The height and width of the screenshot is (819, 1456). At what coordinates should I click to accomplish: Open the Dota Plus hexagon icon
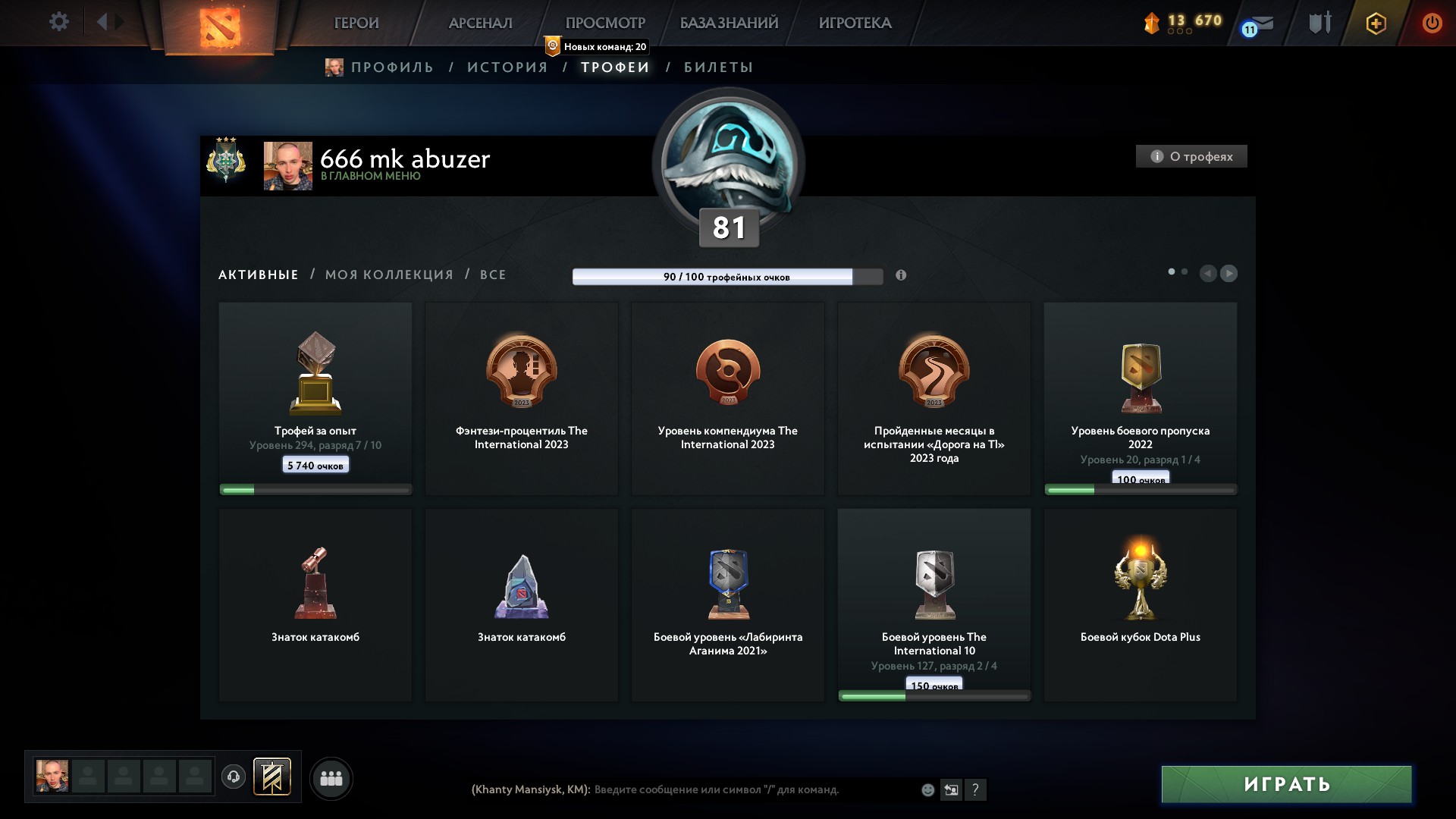coord(1376,24)
